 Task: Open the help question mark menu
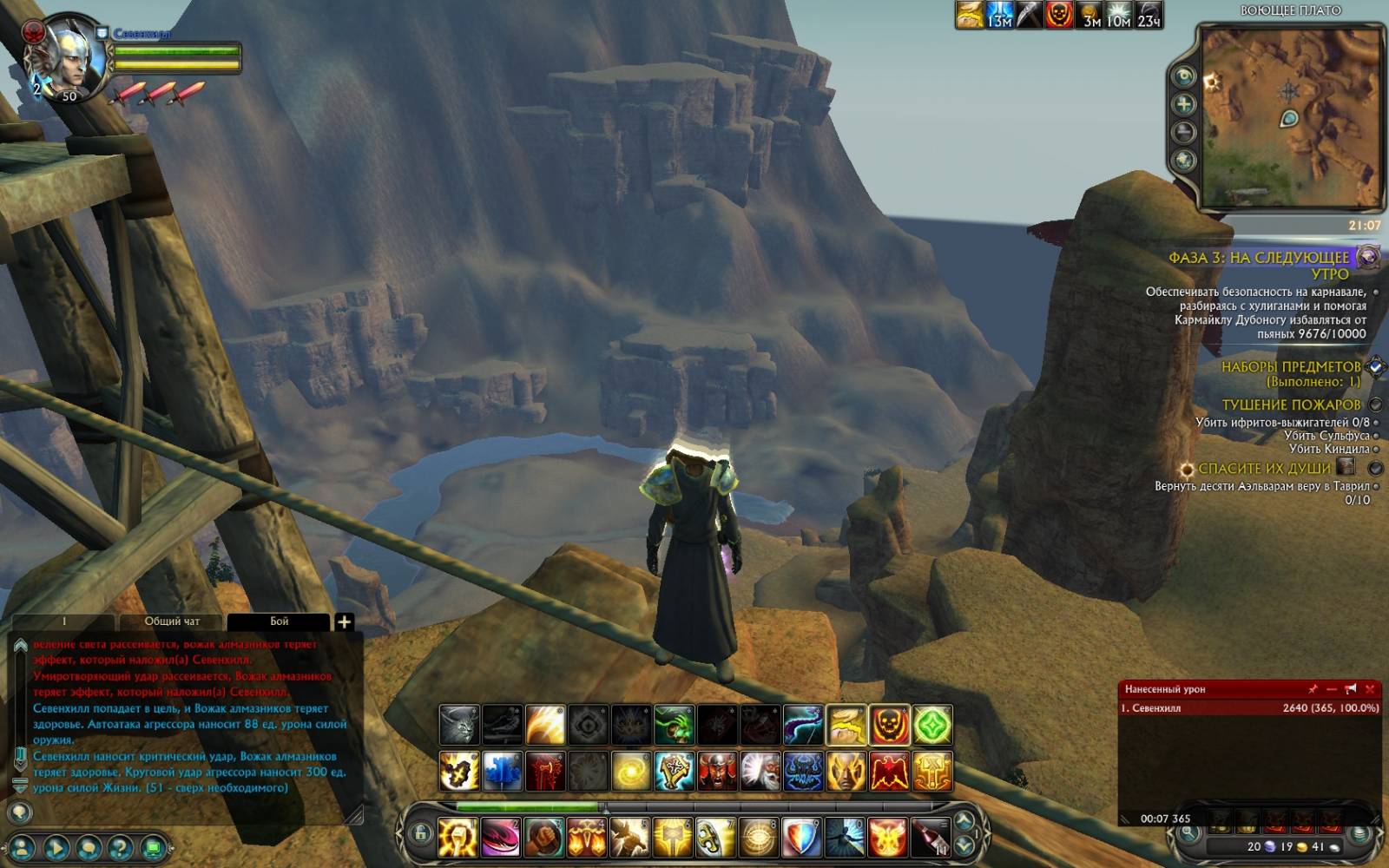point(121,847)
